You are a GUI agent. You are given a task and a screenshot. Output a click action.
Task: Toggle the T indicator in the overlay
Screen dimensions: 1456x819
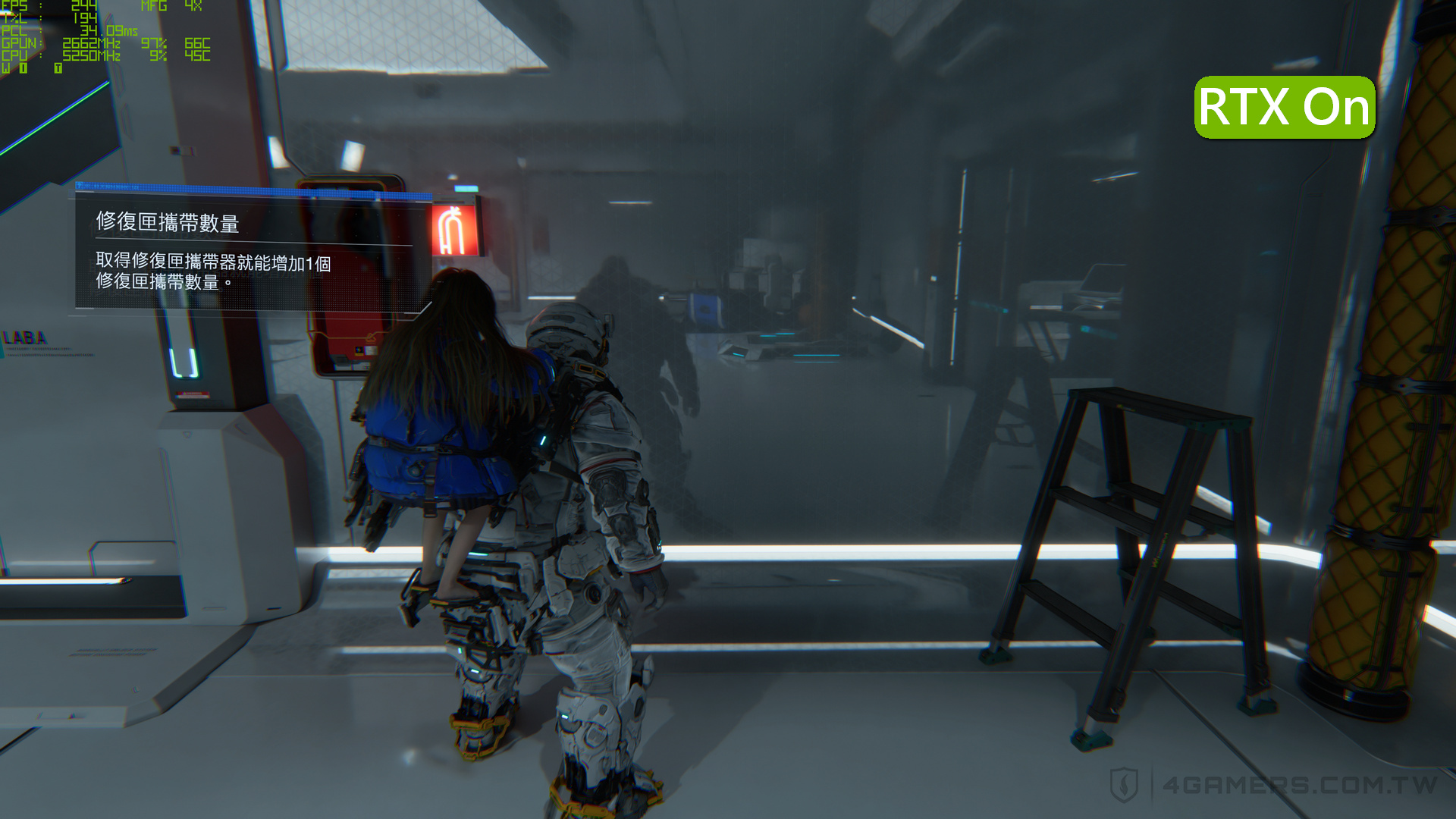pos(58,66)
